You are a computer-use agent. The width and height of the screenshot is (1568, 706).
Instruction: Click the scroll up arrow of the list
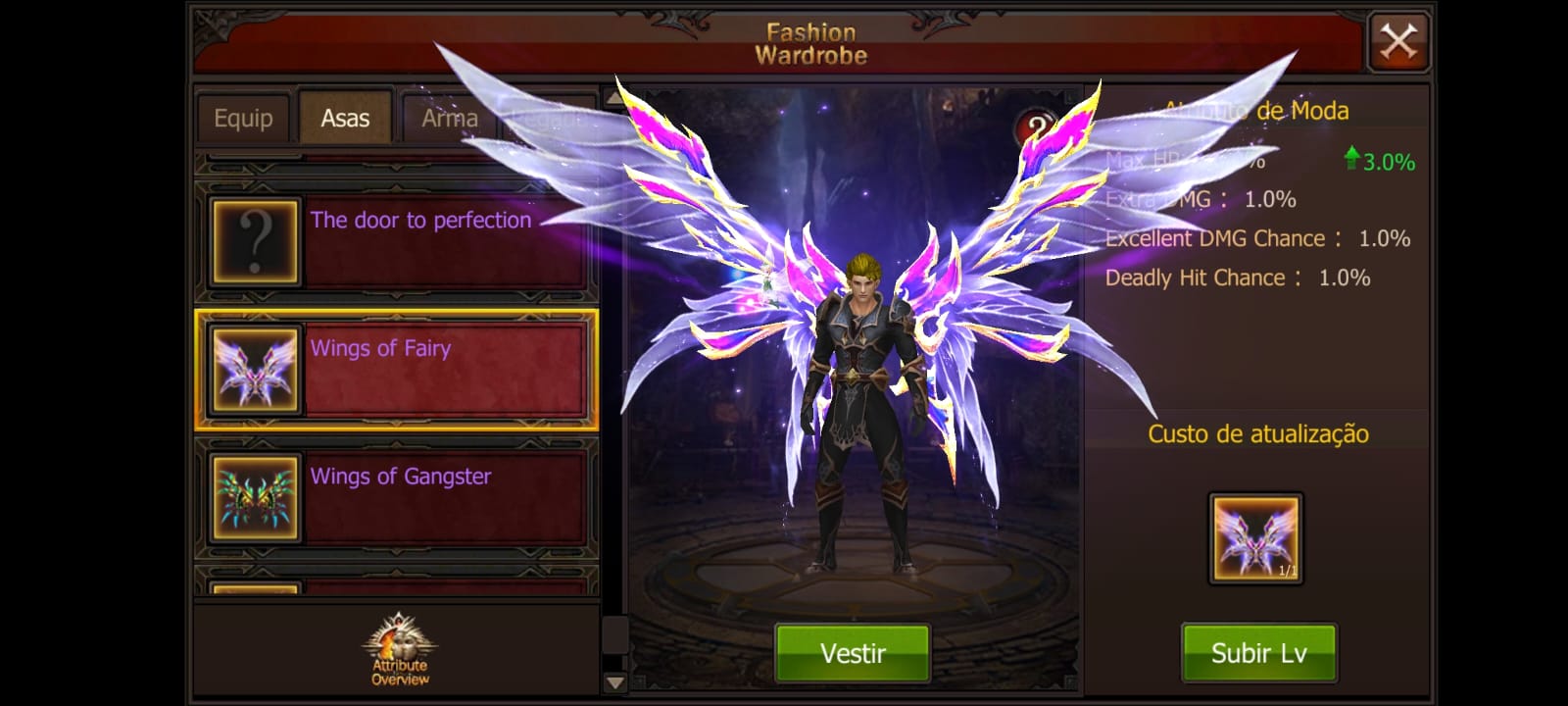(614, 97)
